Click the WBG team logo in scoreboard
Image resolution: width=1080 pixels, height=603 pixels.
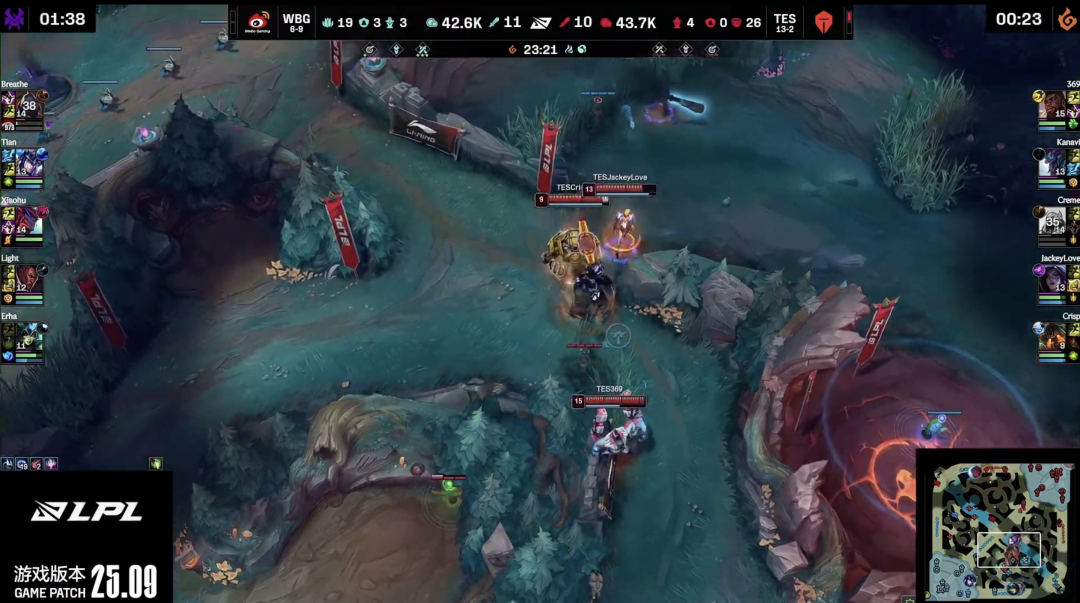point(258,22)
